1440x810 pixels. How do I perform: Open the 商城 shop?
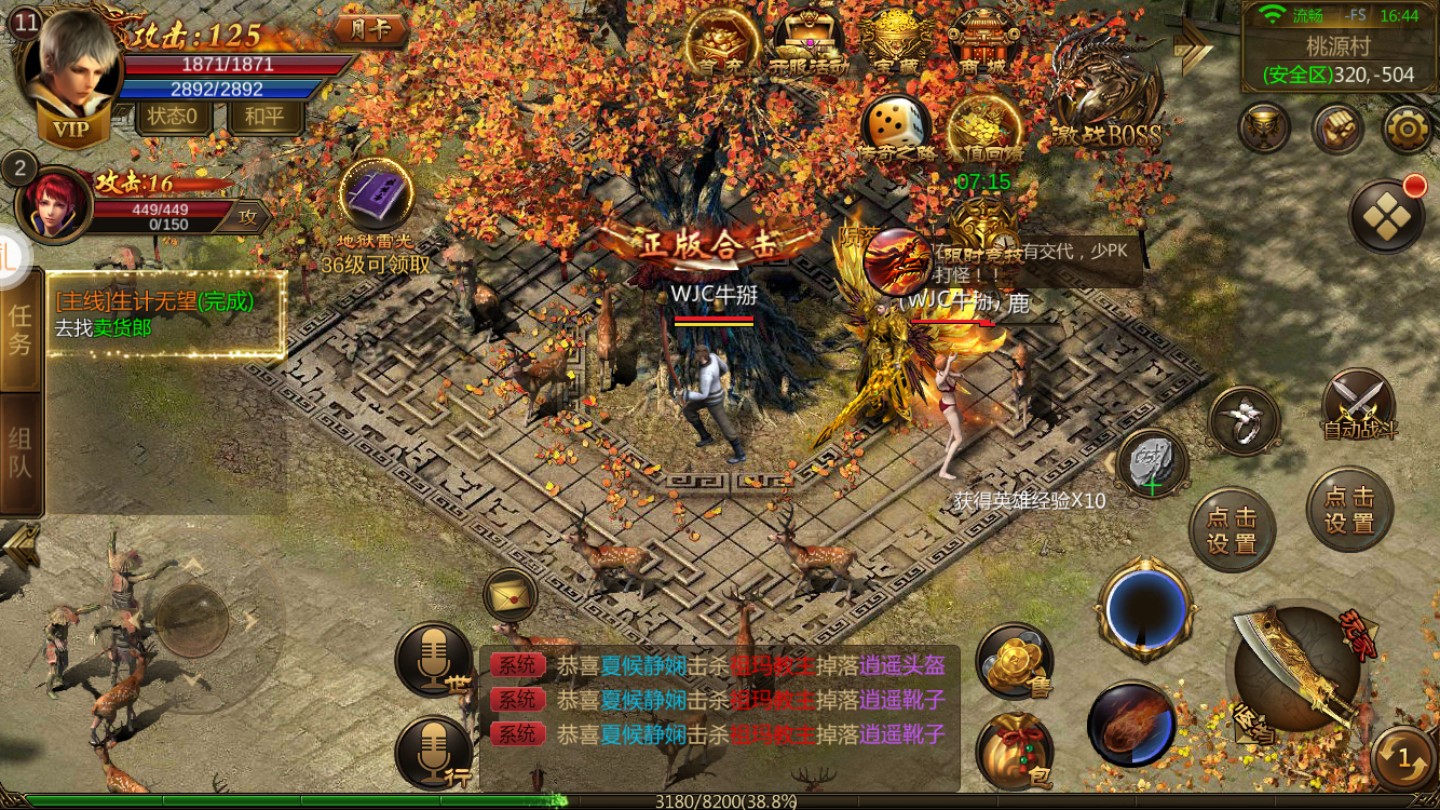pos(983,42)
